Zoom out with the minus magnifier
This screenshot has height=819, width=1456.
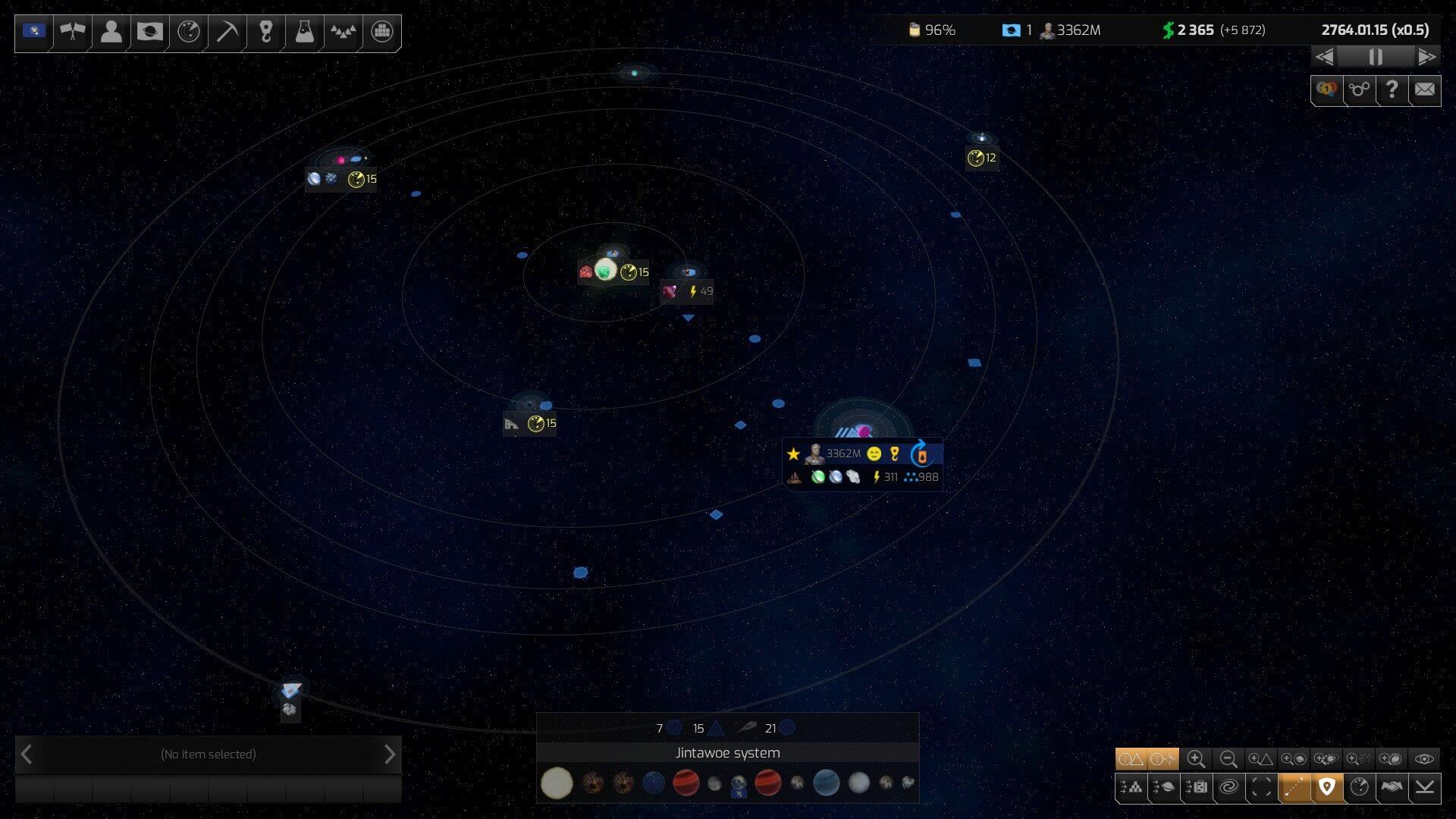coord(1228,759)
